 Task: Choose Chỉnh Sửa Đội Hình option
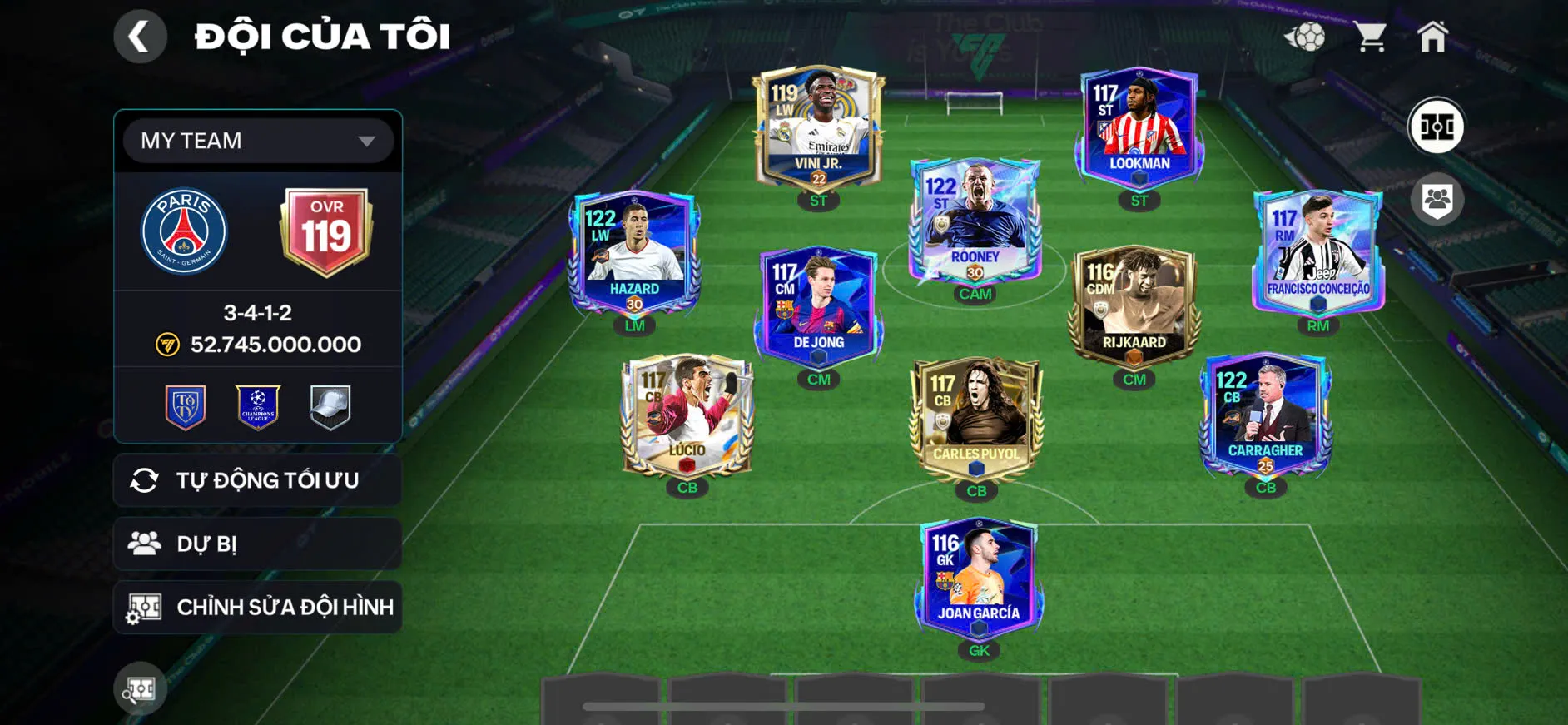pos(258,607)
